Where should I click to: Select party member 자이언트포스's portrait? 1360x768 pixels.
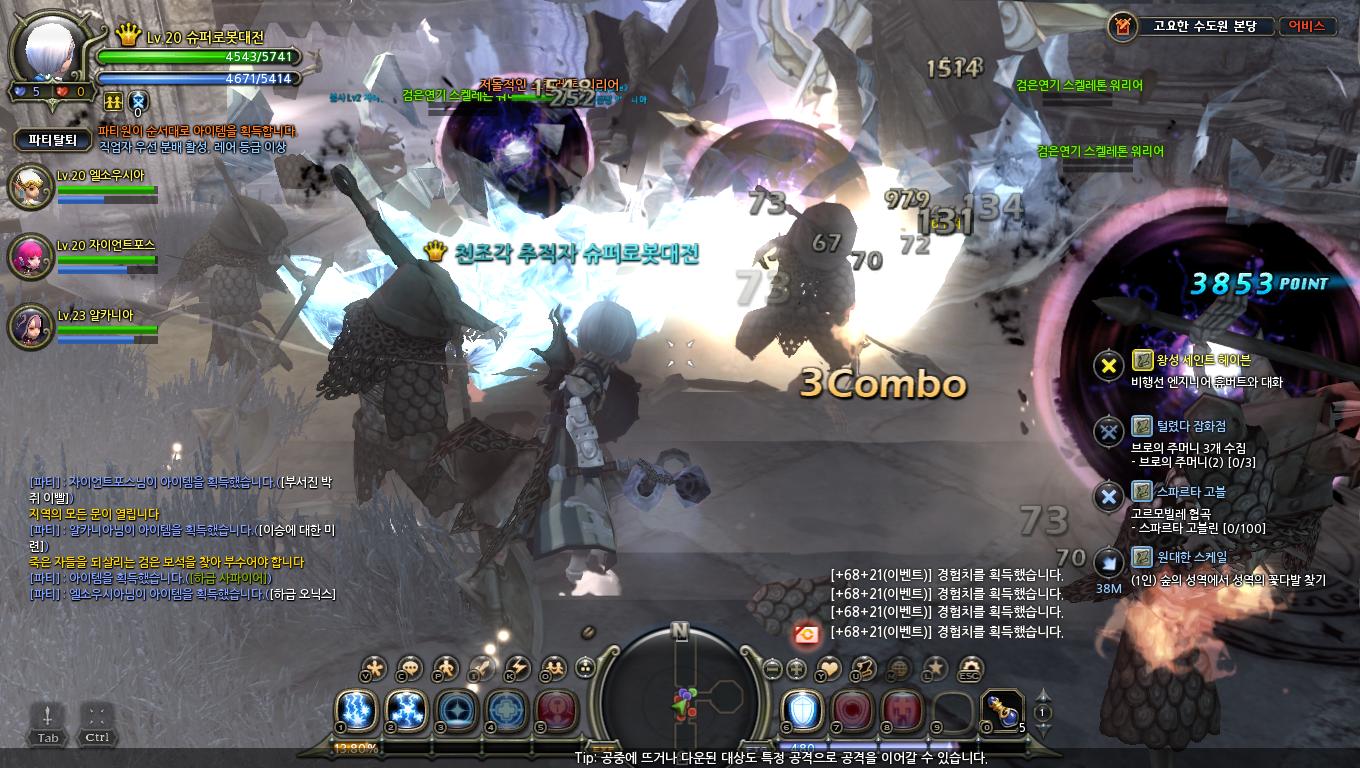click(30, 257)
